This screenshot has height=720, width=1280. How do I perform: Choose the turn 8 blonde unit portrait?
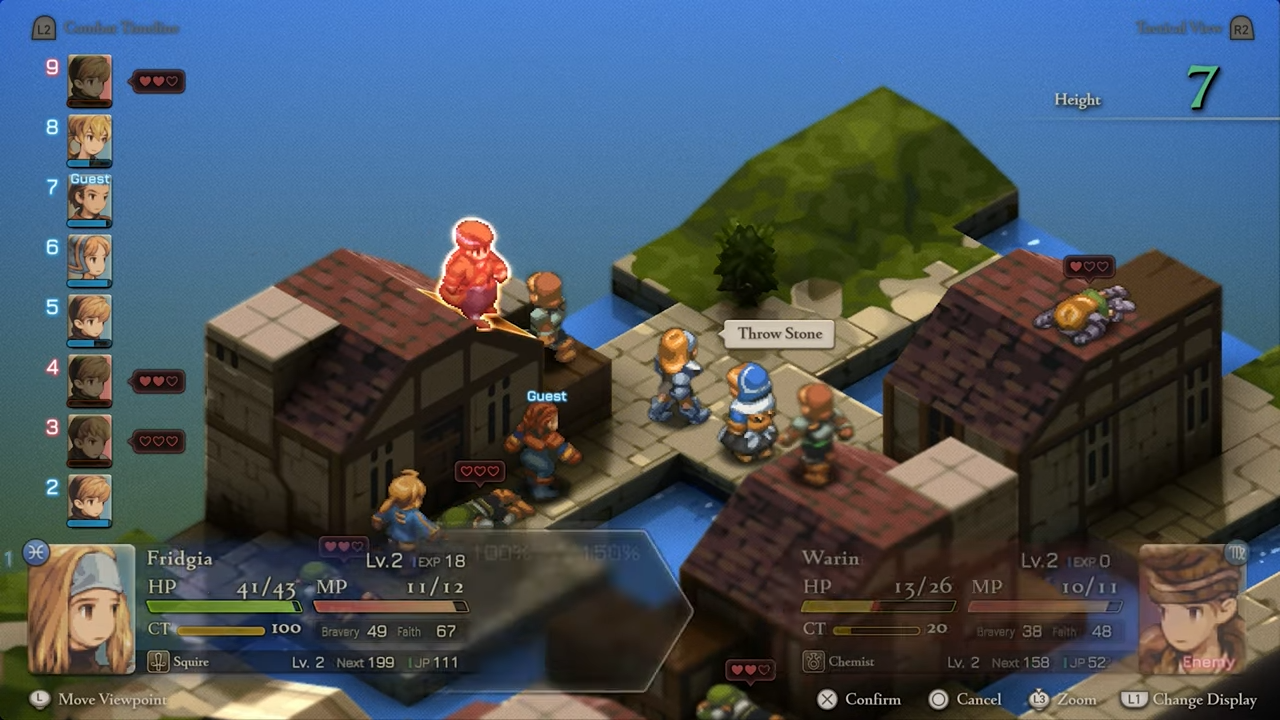(89, 140)
